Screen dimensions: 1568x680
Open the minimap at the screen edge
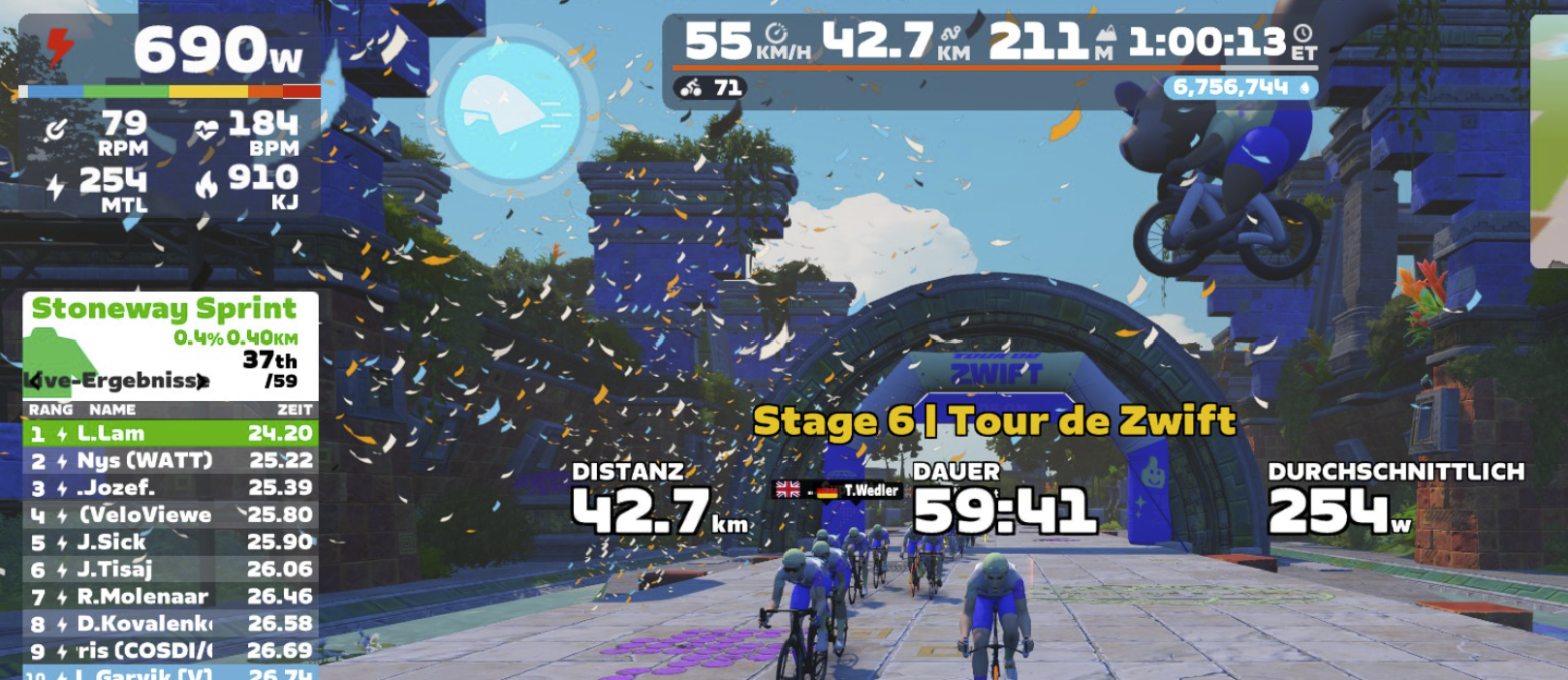(1549, 140)
